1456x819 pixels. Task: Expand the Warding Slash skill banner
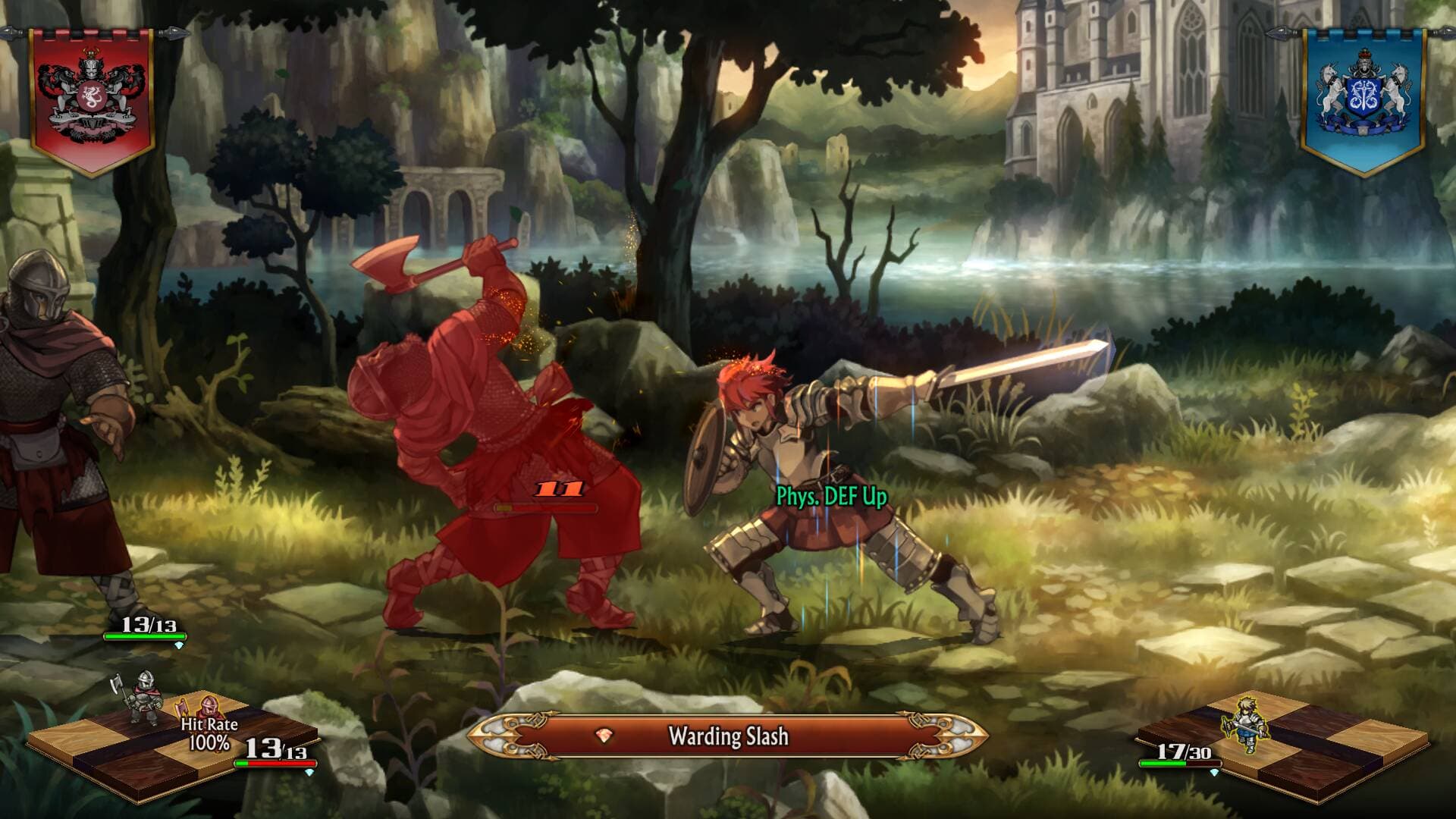coord(728,734)
